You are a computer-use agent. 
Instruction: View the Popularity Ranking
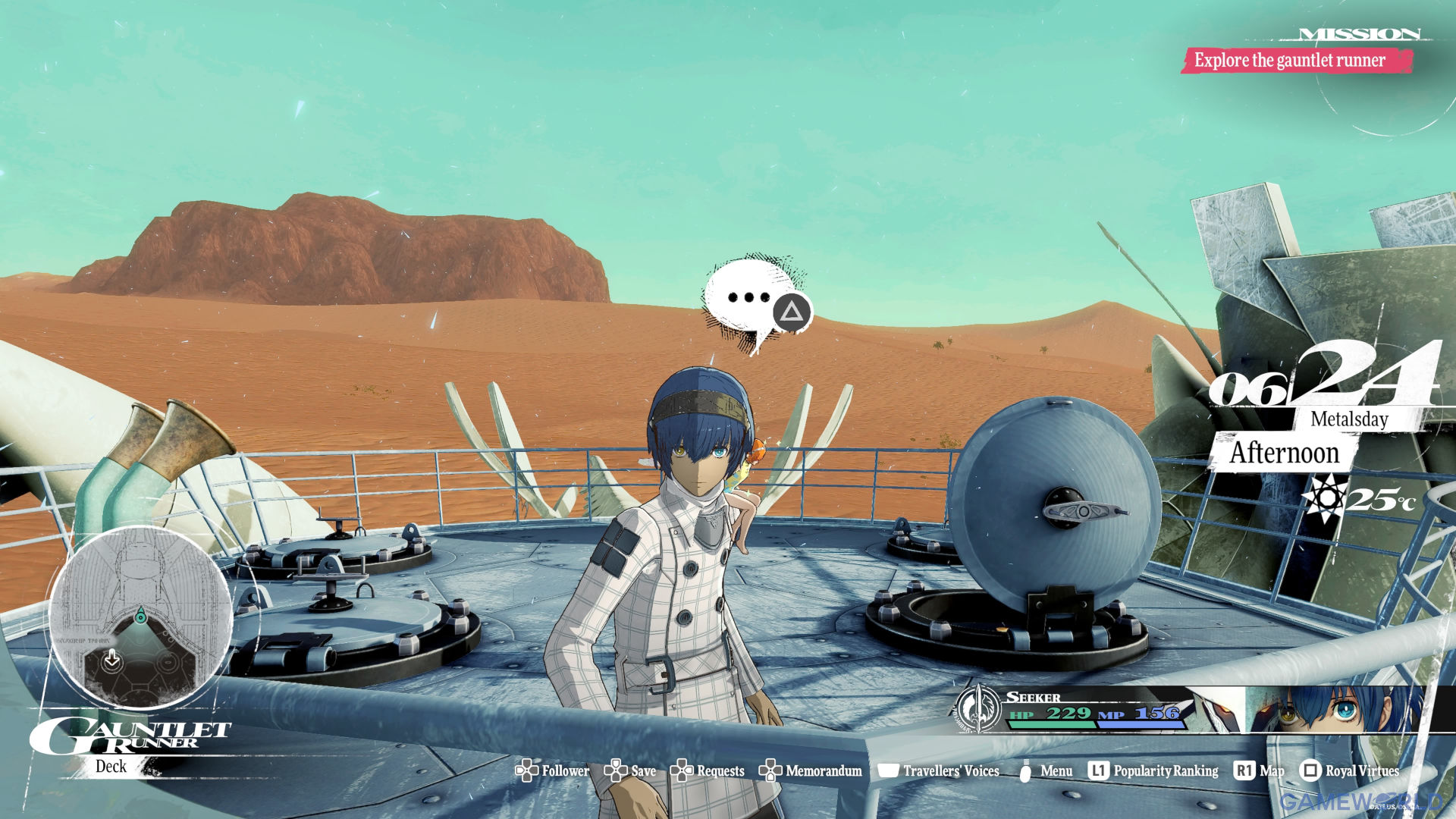[x=1153, y=770]
